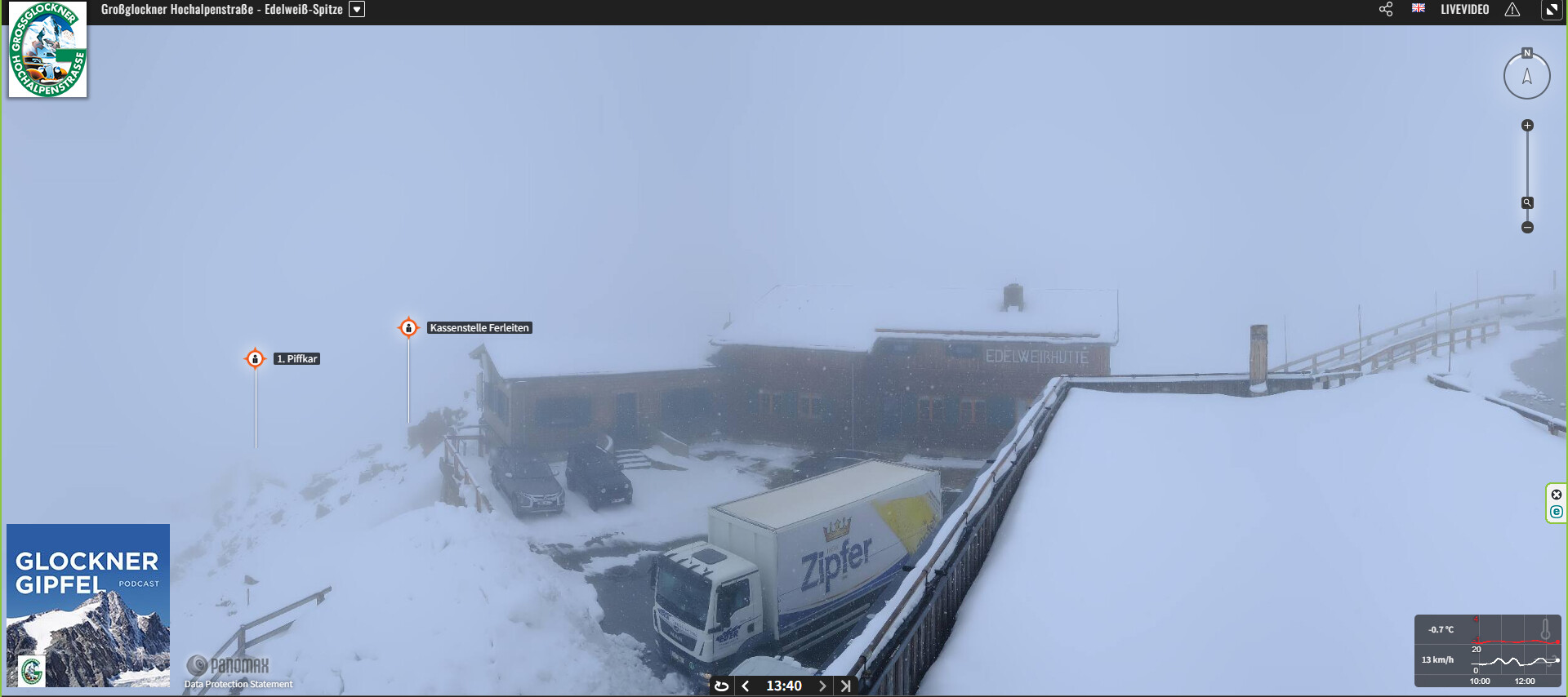Go to the next image time

(822, 686)
